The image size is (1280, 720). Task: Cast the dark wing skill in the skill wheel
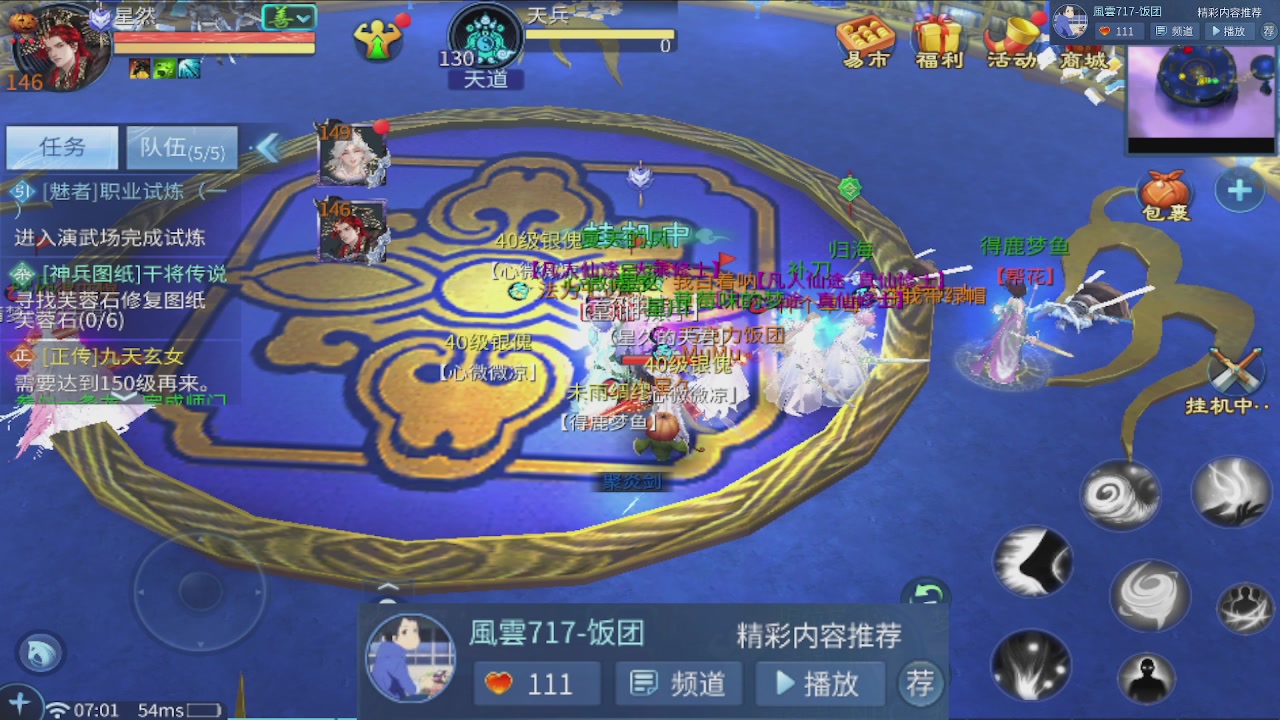pos(1032,563)
